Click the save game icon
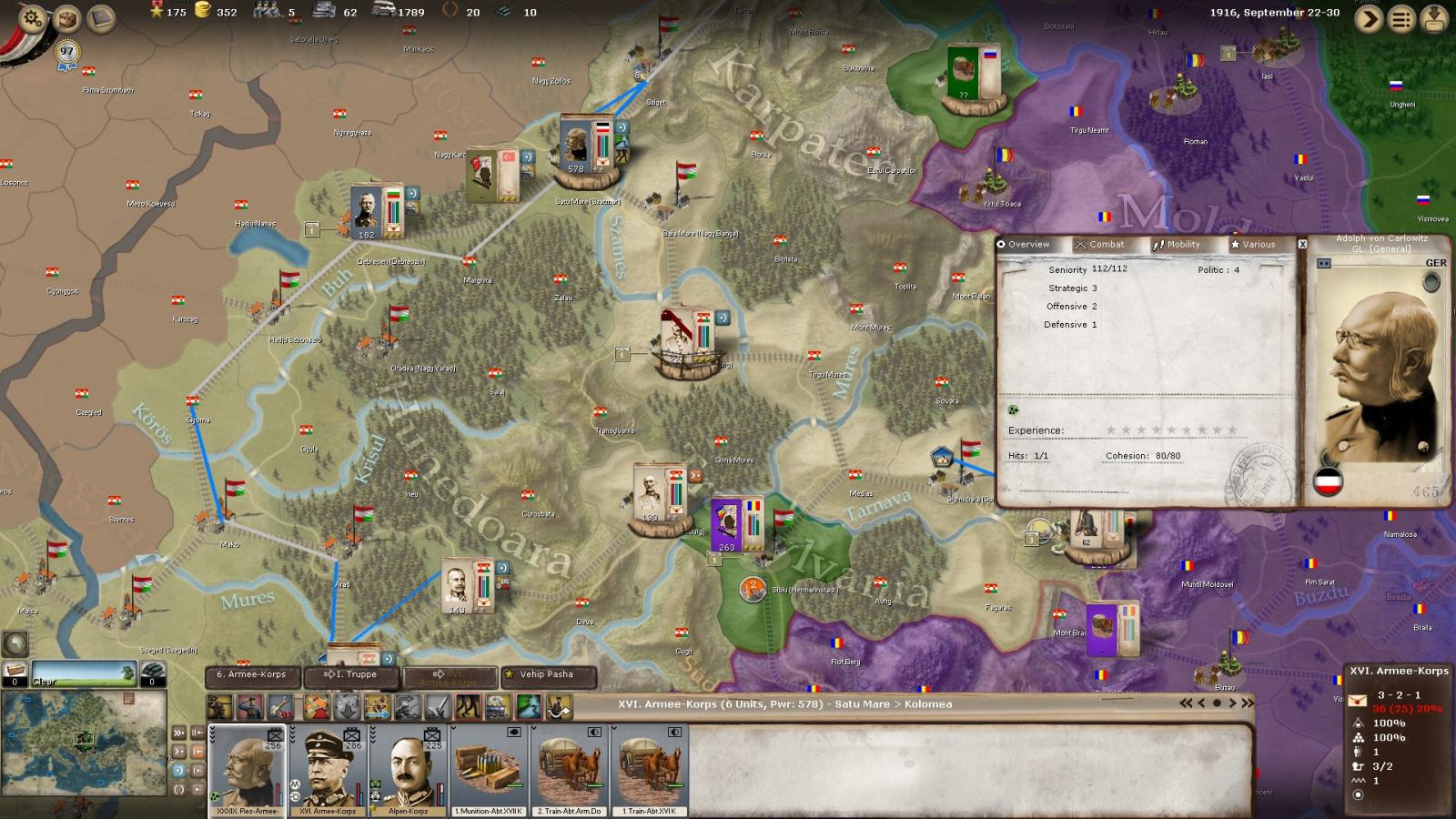This screenshot has width=1456, height=819. 1434,19
